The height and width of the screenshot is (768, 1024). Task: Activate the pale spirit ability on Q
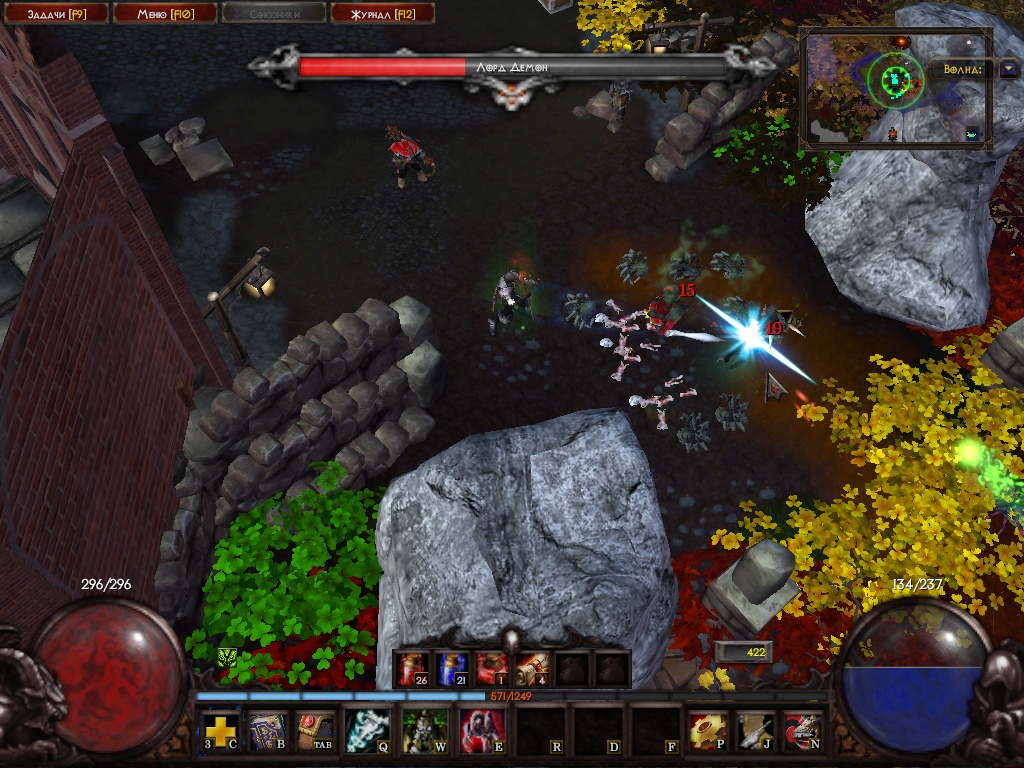(366, 731)
